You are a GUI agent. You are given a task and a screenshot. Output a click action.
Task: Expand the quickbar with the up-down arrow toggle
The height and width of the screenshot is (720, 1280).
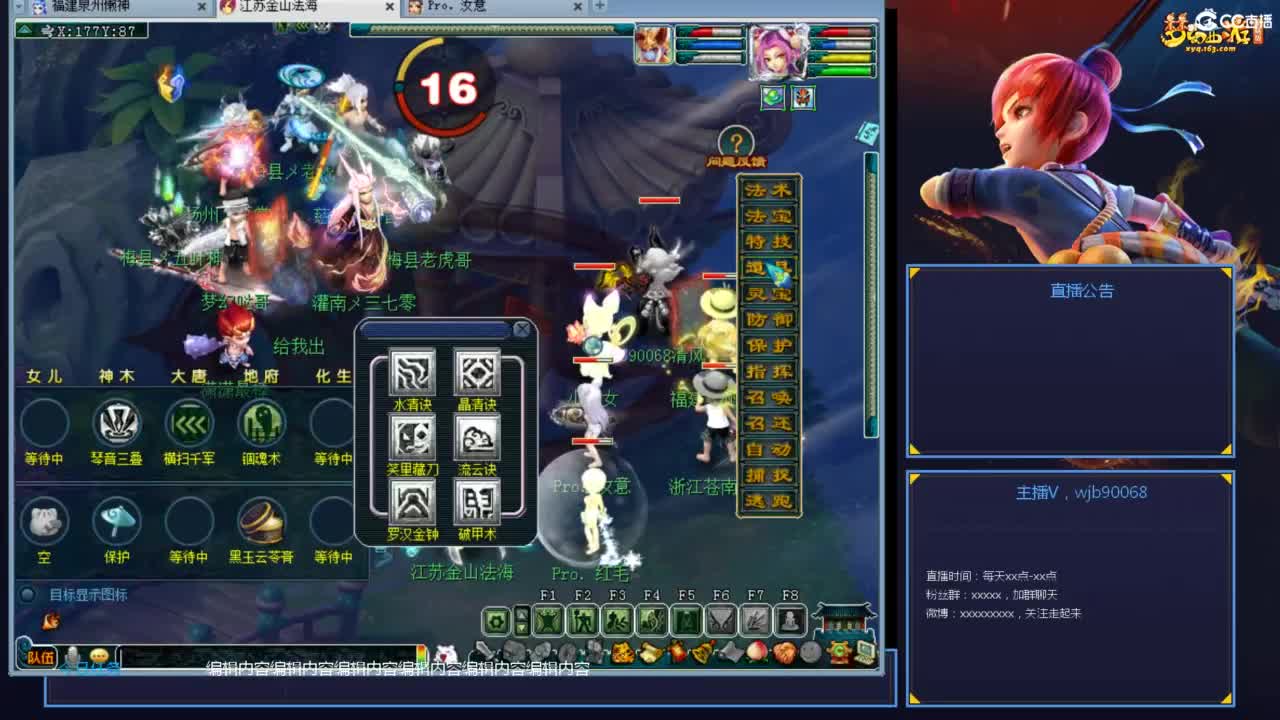tap(521, 618)
